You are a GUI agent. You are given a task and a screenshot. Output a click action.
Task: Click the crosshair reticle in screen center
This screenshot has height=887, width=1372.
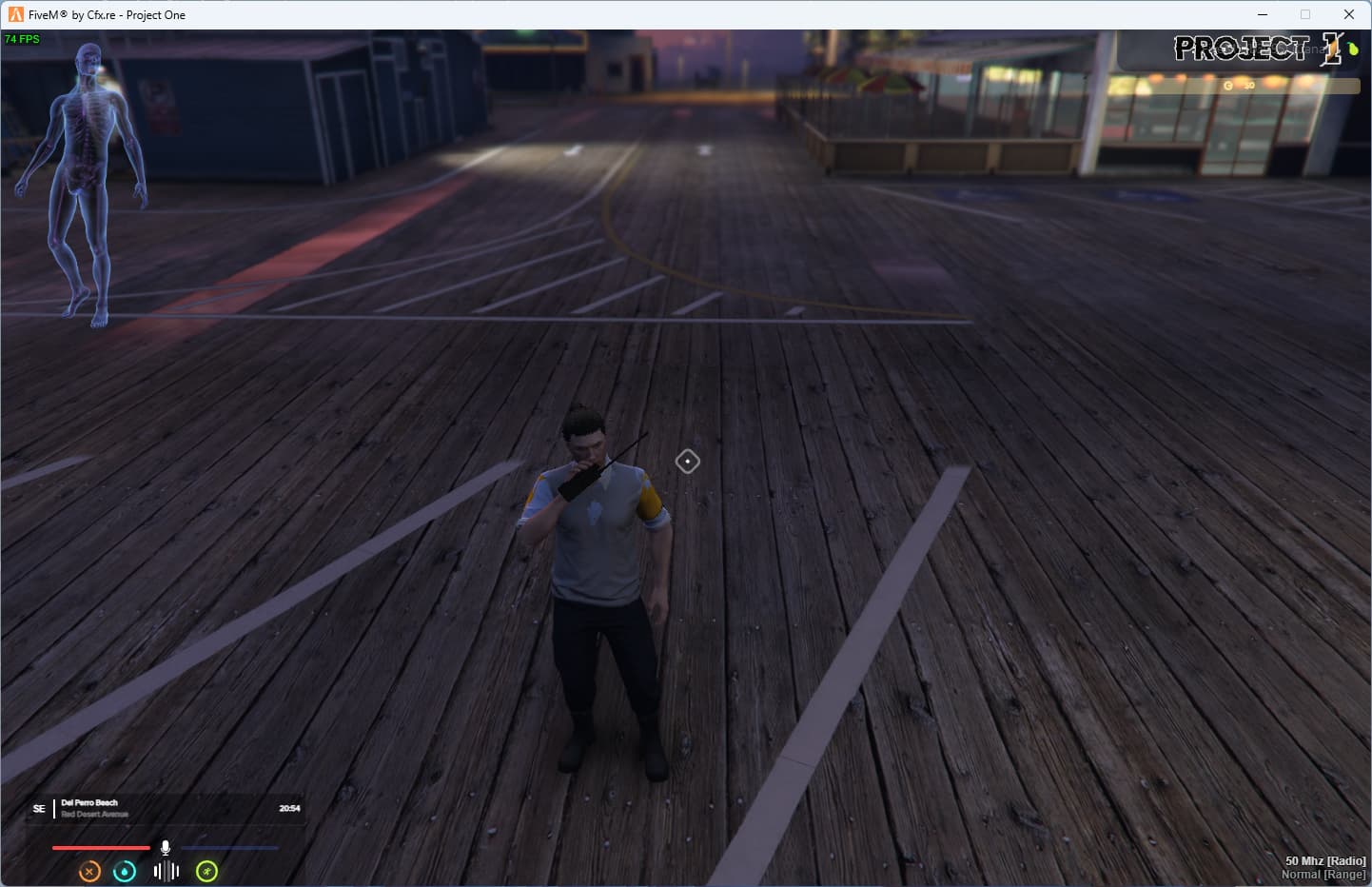[x=688, y=461]
